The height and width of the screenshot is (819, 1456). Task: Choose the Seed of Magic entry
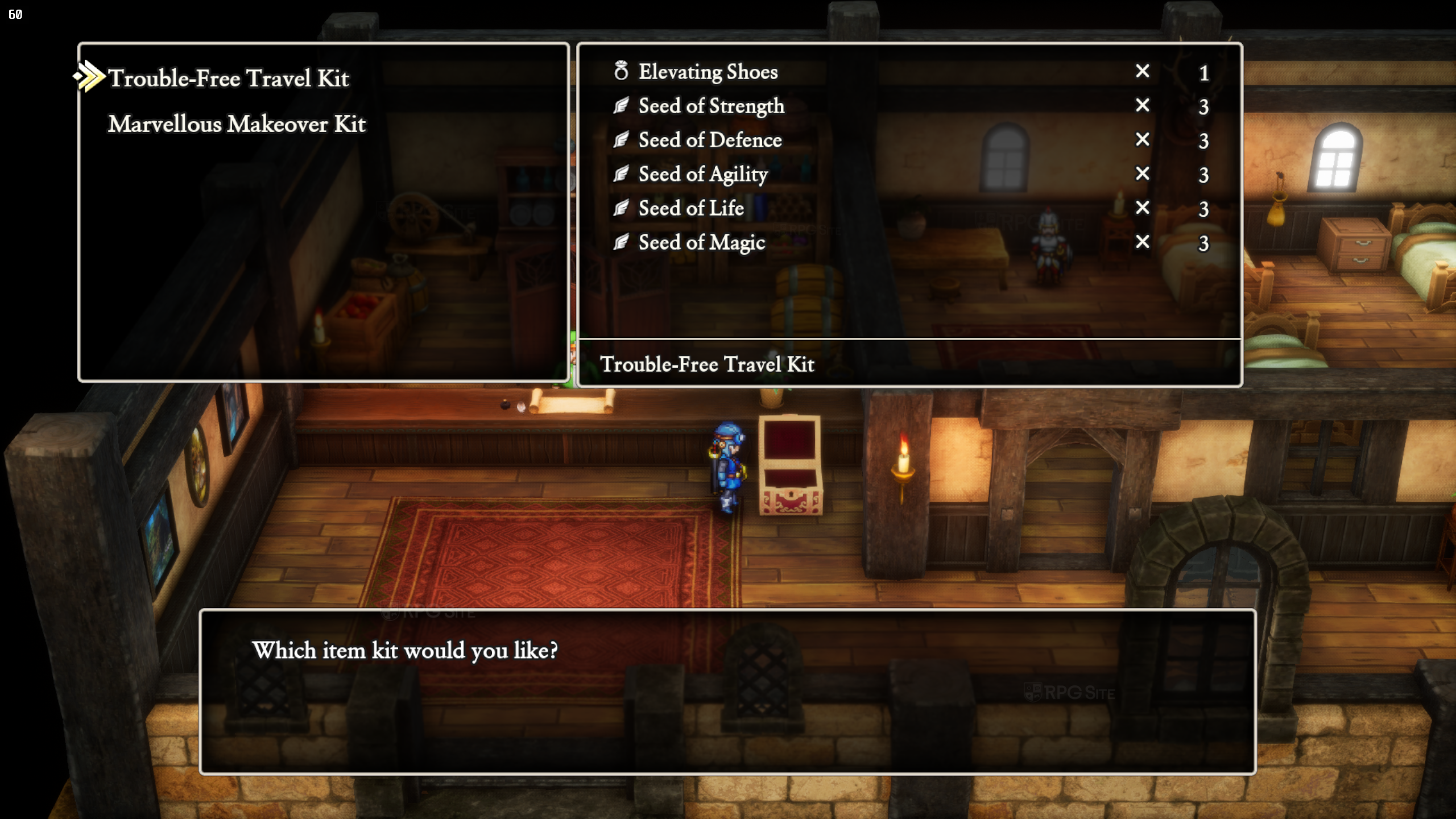pos(701,243)
